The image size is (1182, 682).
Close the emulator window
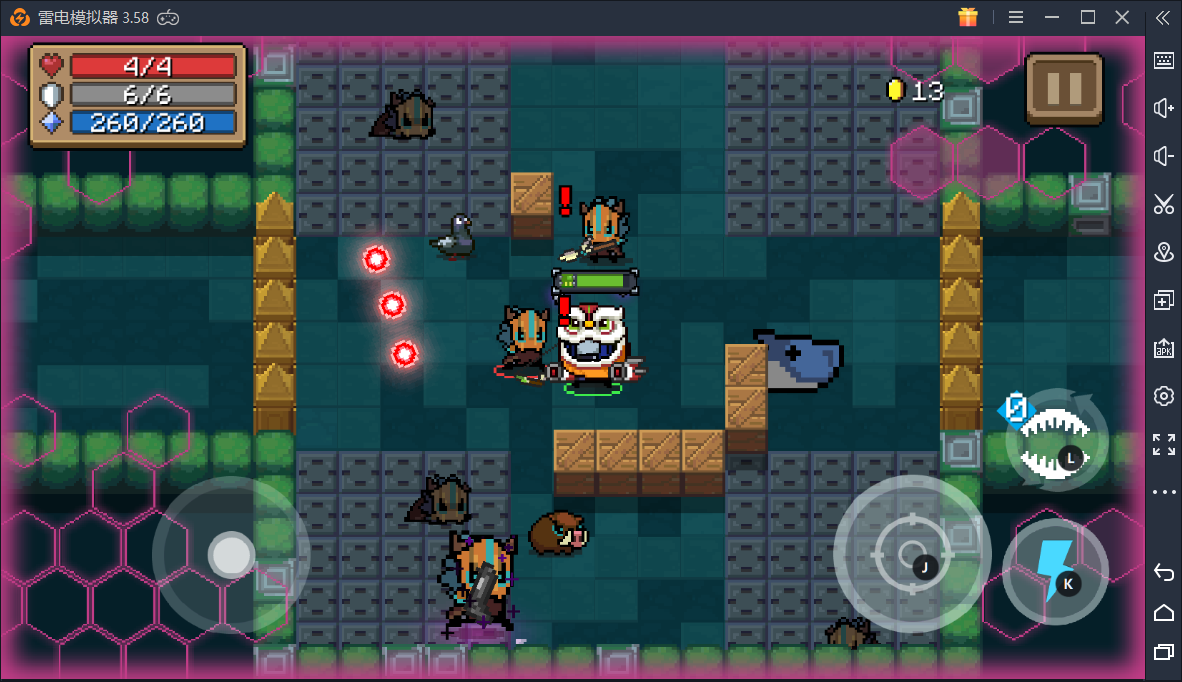[1124, 17]
